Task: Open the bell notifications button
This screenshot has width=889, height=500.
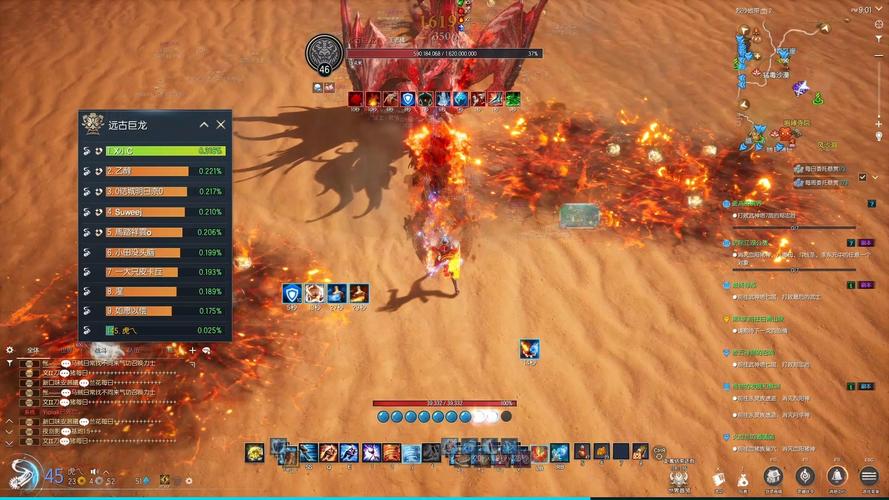Action: [x=837, y=476]
